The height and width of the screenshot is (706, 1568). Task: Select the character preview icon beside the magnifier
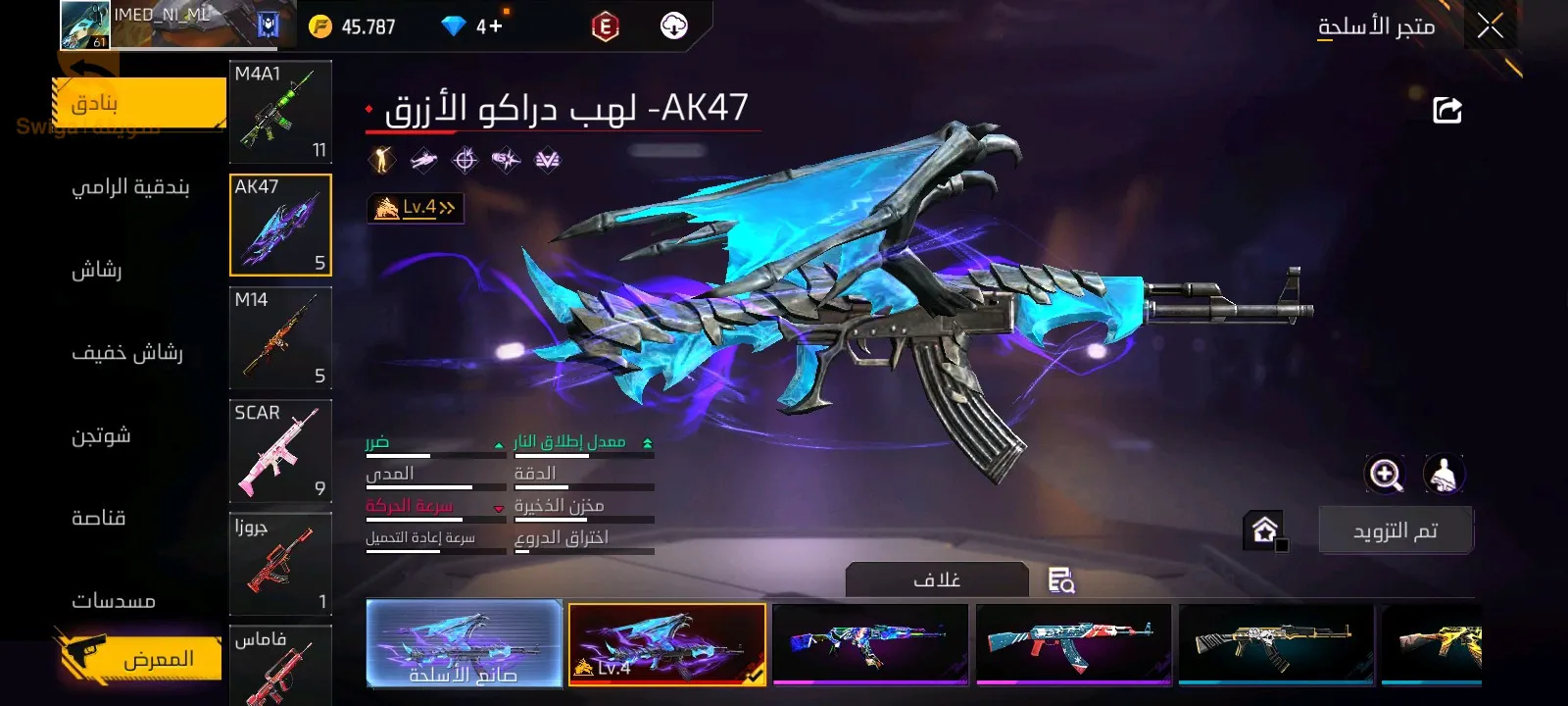[1441, 475]
